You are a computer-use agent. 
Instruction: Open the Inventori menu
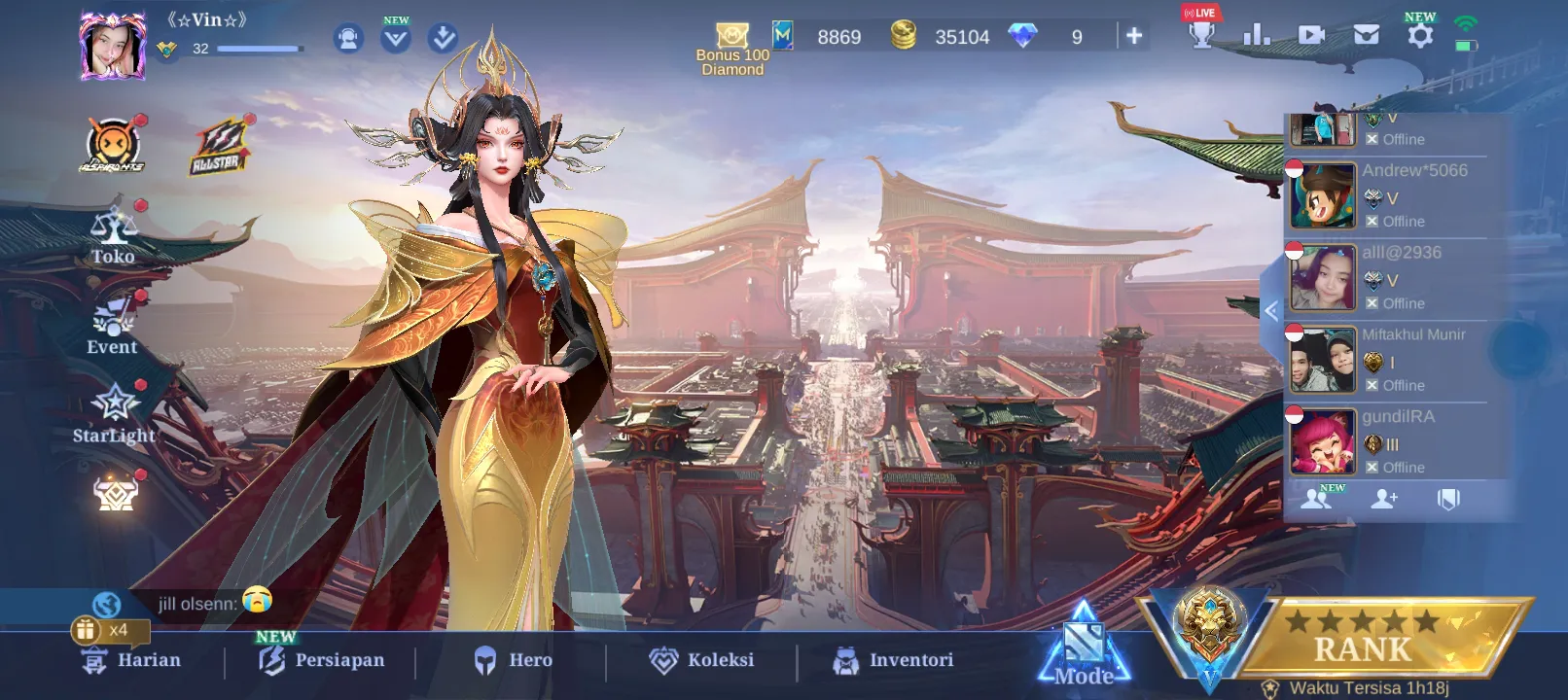[893, 660]
